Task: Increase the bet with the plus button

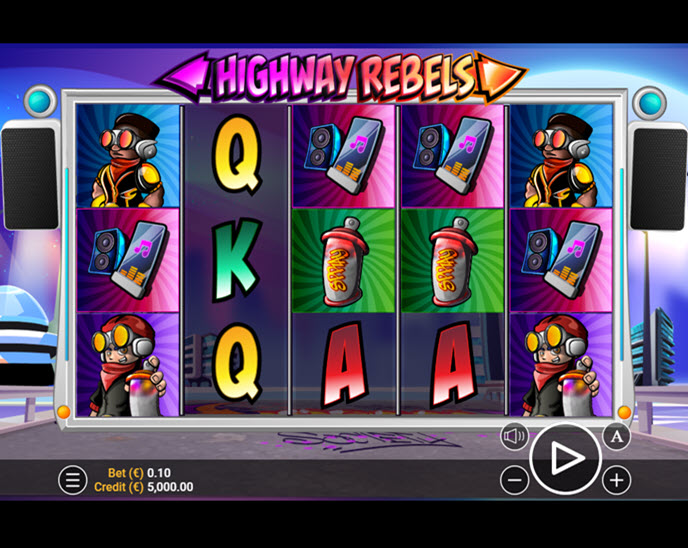Action: (x=617, y=481)
